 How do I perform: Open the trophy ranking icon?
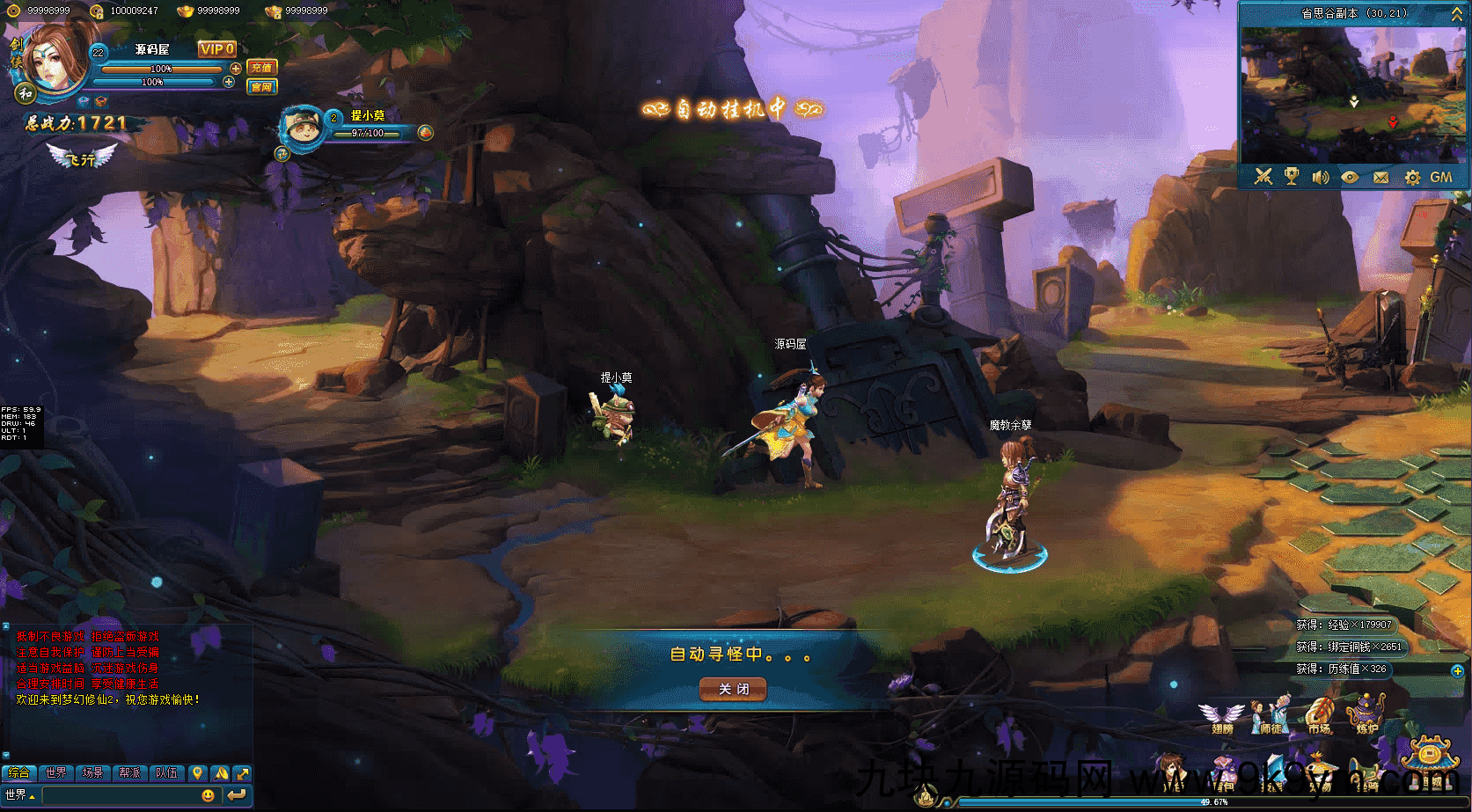(x=1292, y=177)
